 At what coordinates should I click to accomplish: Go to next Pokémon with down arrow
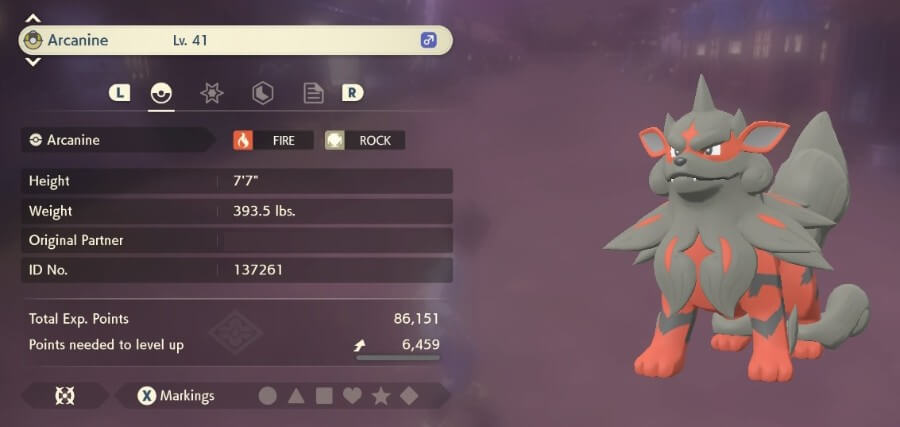pyautogui.click(x=33, y=62)
